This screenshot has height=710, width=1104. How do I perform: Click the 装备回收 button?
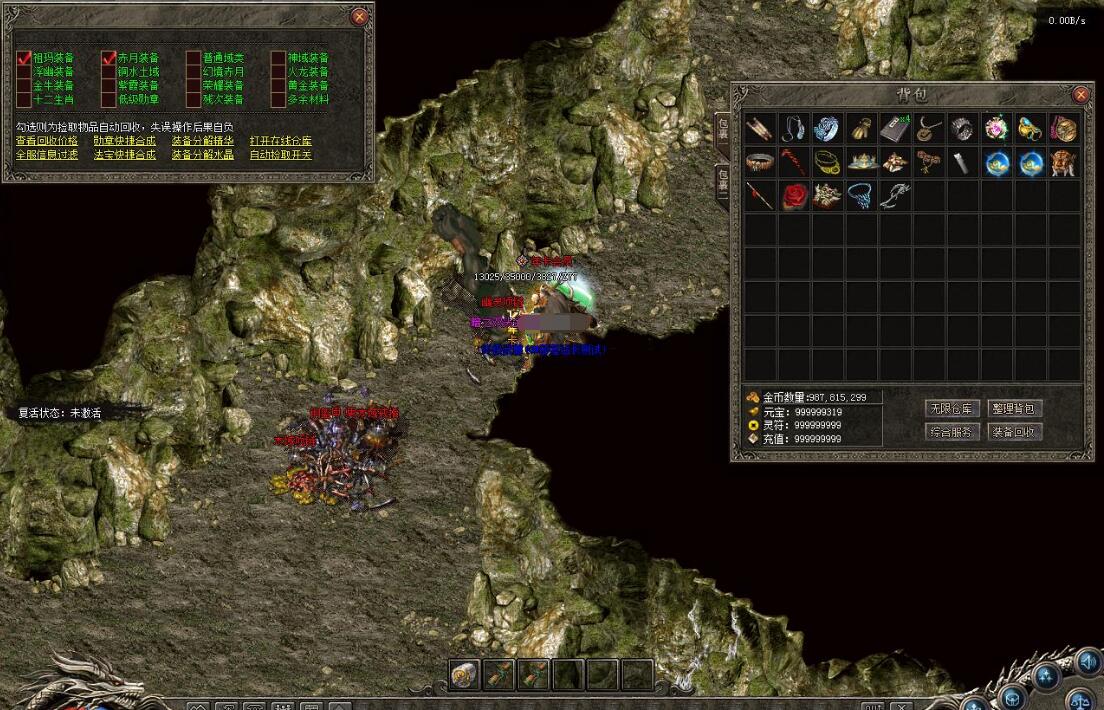(x=1016, y=432)
